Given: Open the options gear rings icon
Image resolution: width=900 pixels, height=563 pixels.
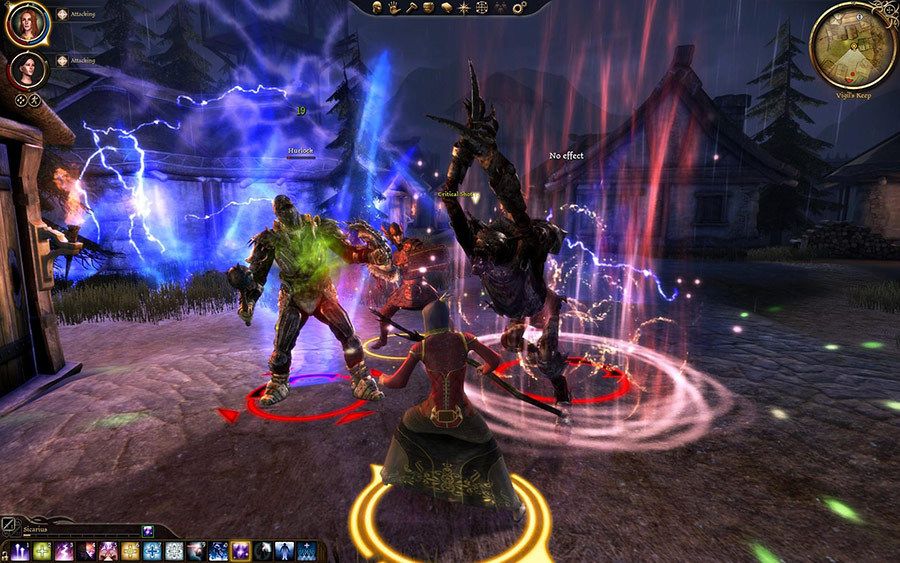Looking at the screenshot, I should pos(519,8).
